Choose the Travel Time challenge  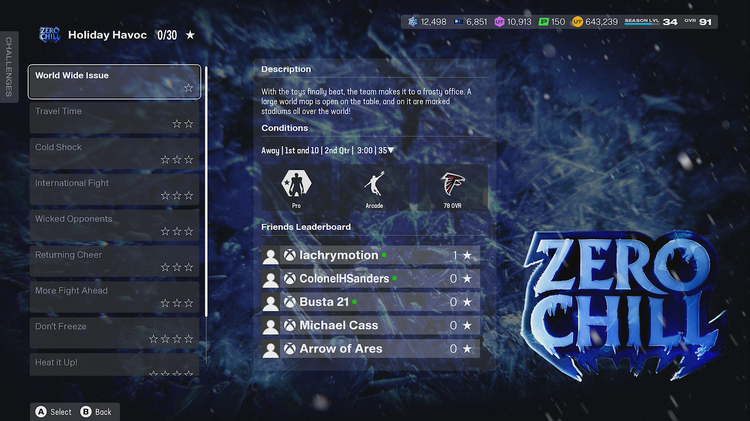115,118
